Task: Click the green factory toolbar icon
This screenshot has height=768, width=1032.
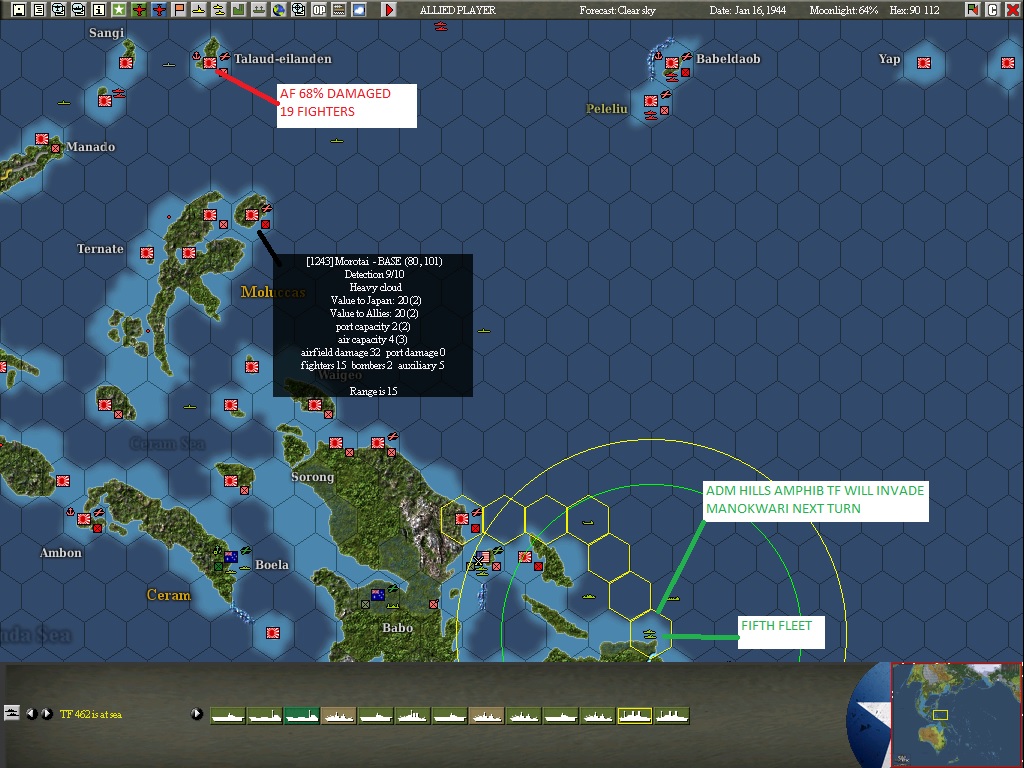Action: pyautogui.click(x=238, y=10)
